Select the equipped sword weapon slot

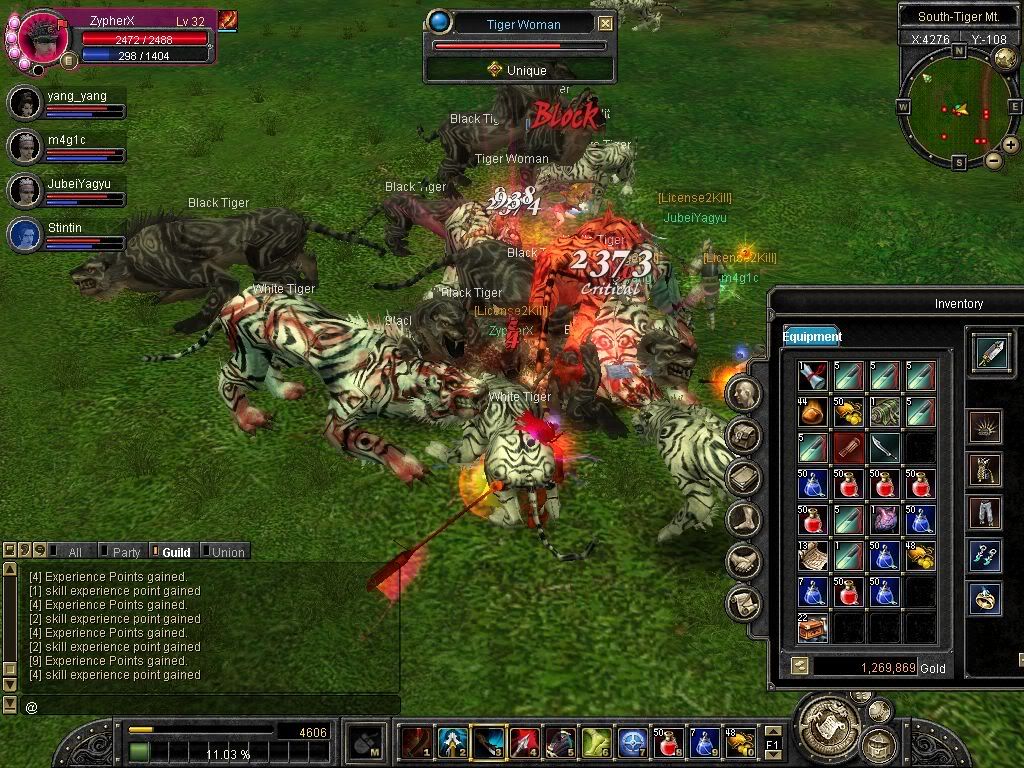(x=990, y=352)
